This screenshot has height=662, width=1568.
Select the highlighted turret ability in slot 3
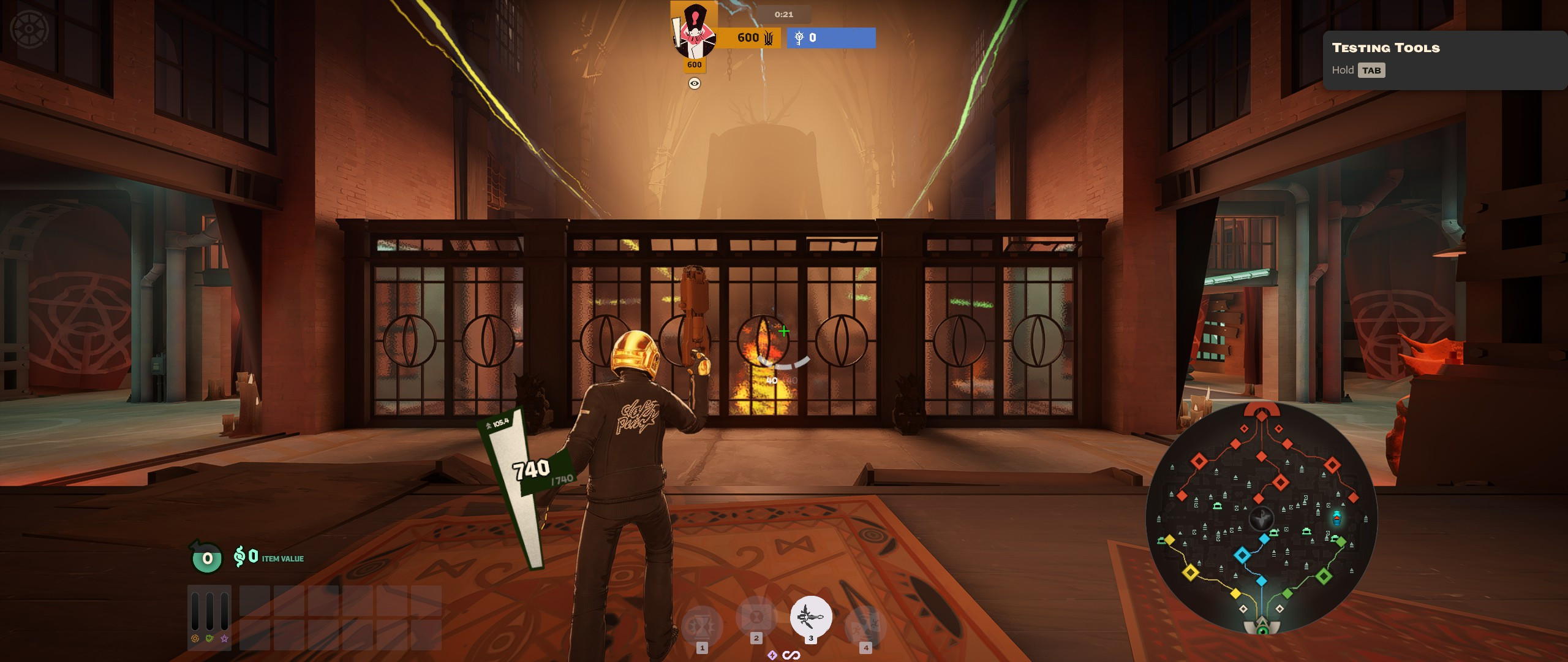click(811, 617)
